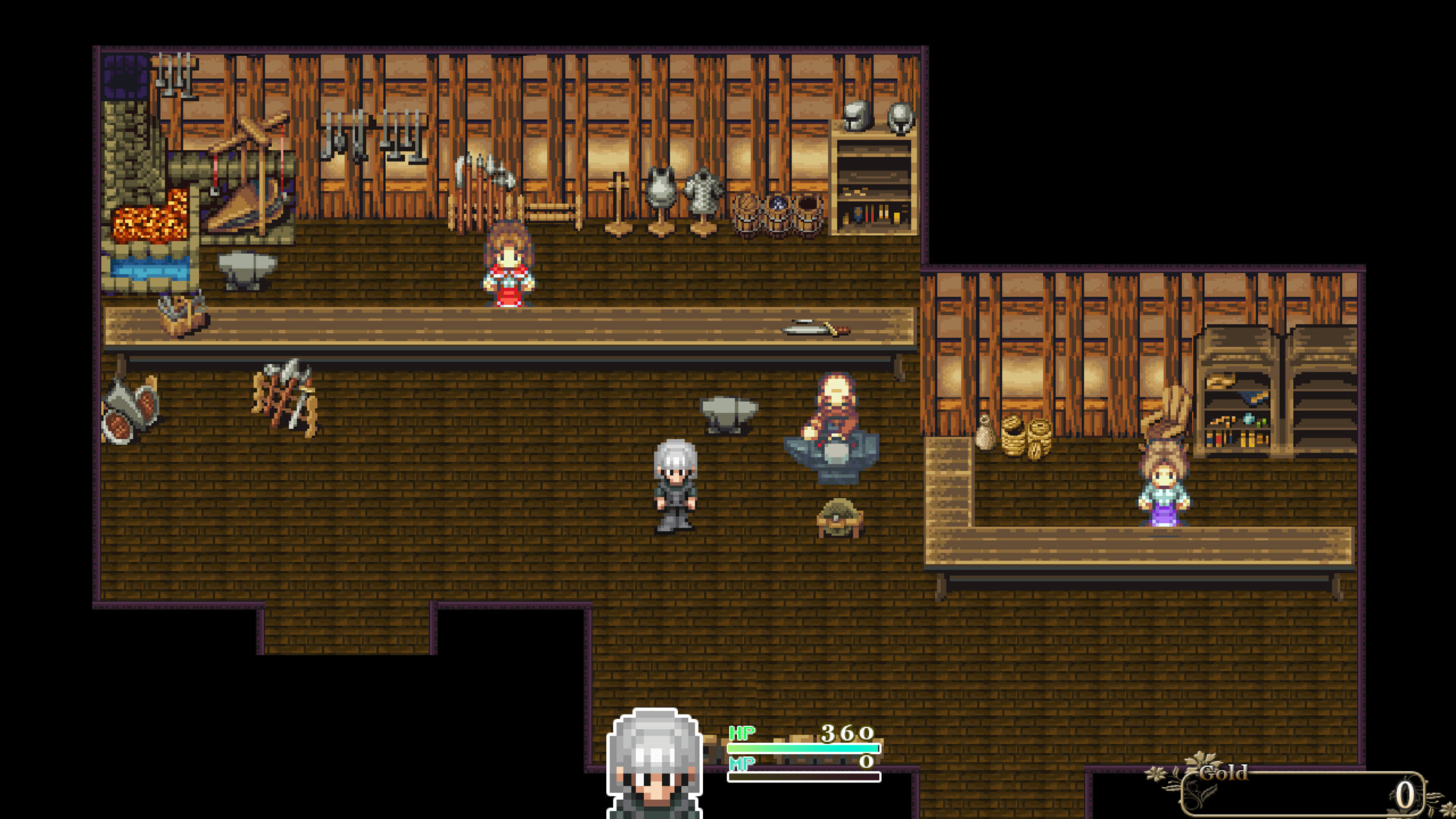Select the helmet on the display shelf
This screenshot has height=819, width=1456.
click(855, 118)
